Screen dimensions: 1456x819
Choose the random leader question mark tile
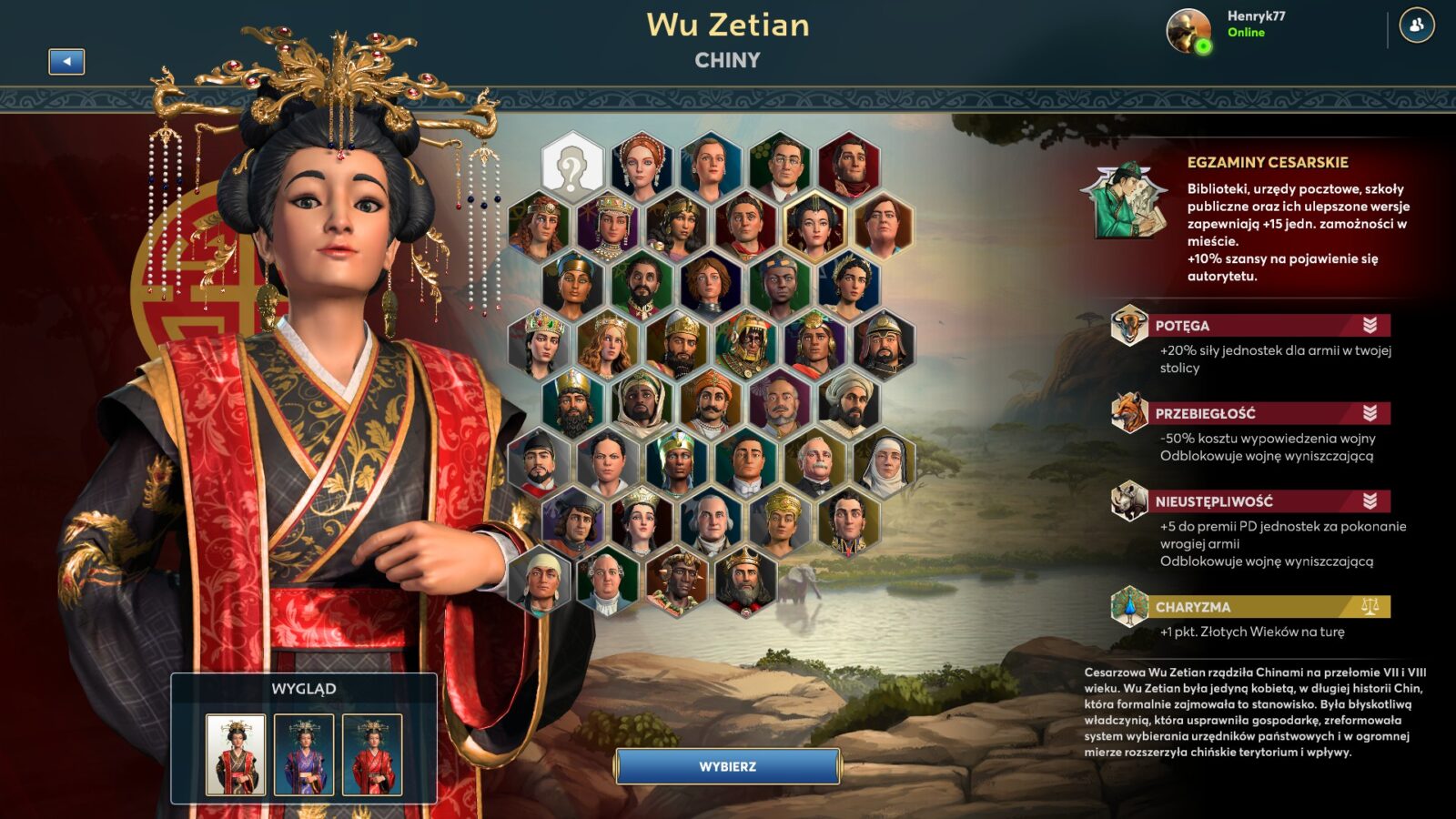click(572, 167)
